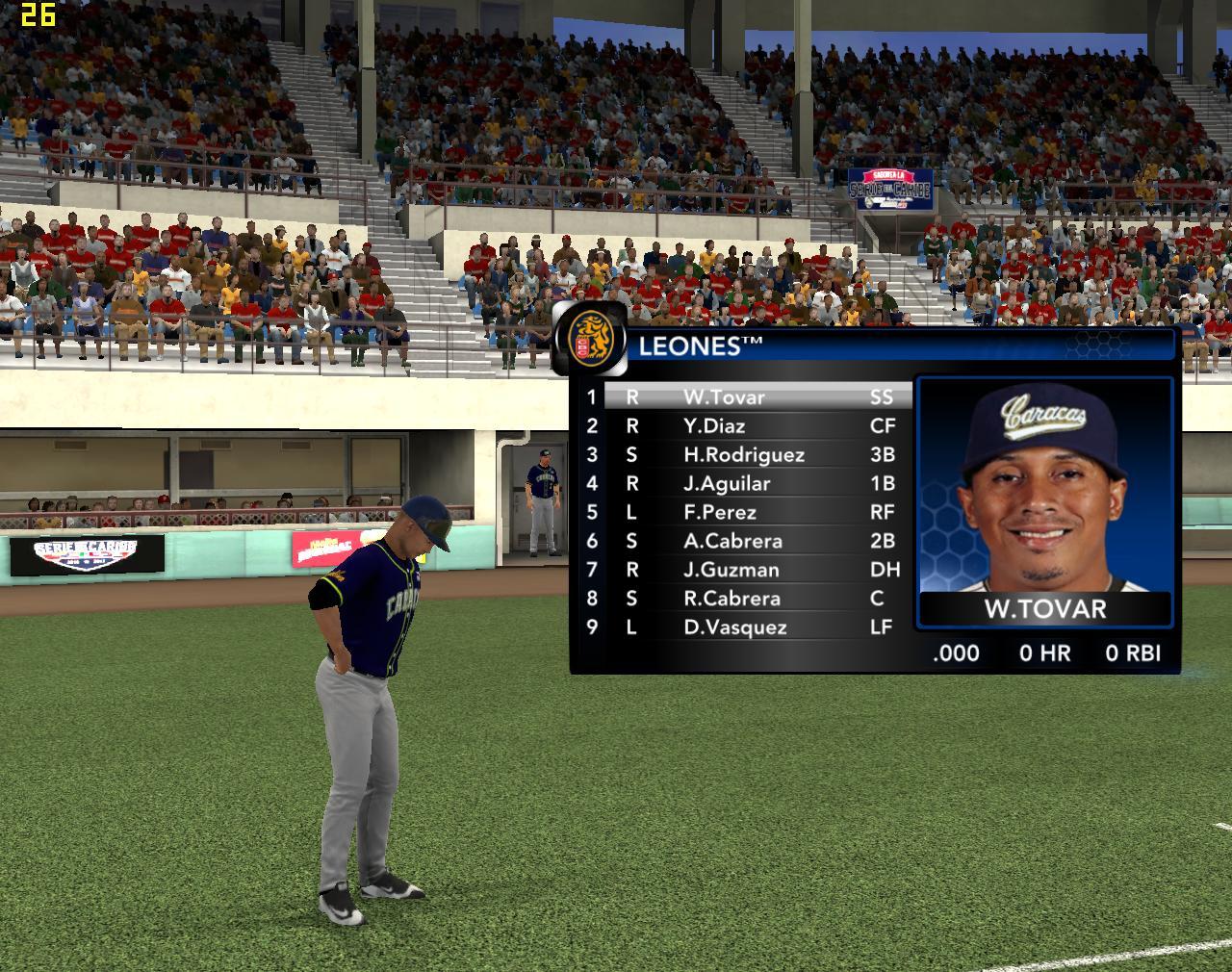Select F.Perez in the lineup
Screen dimensions: 1232x972
tap(720, 513)
